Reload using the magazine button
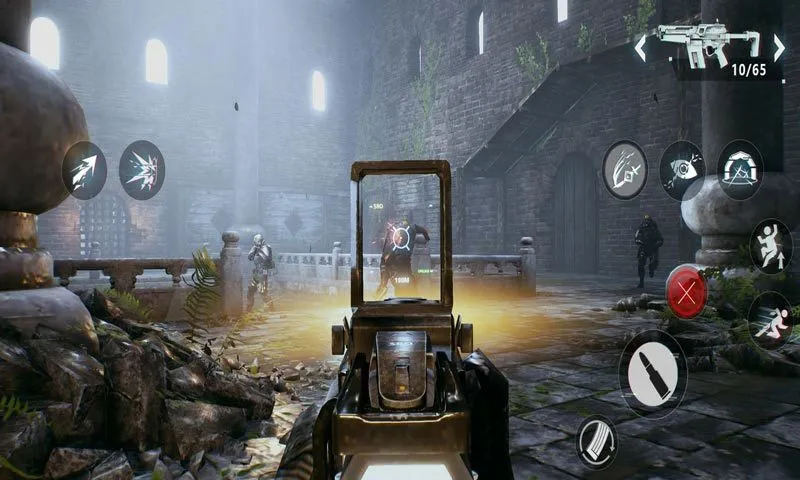The width and height of the screenshot is (800, 480). (x=596, y=442)
